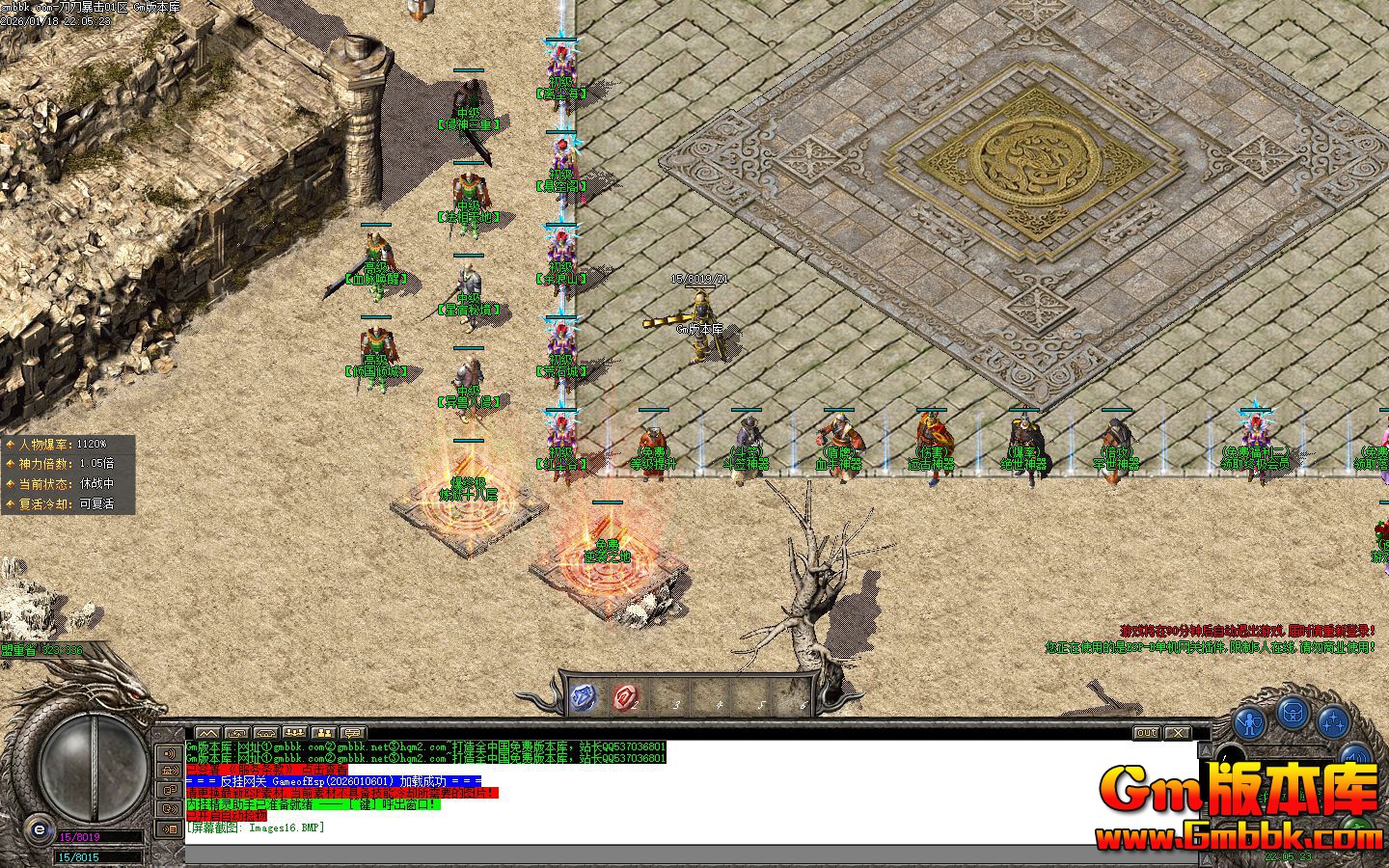Click the mountain-shaped map button above chat
Screen dimensions: 1389x868
[207, 733]
